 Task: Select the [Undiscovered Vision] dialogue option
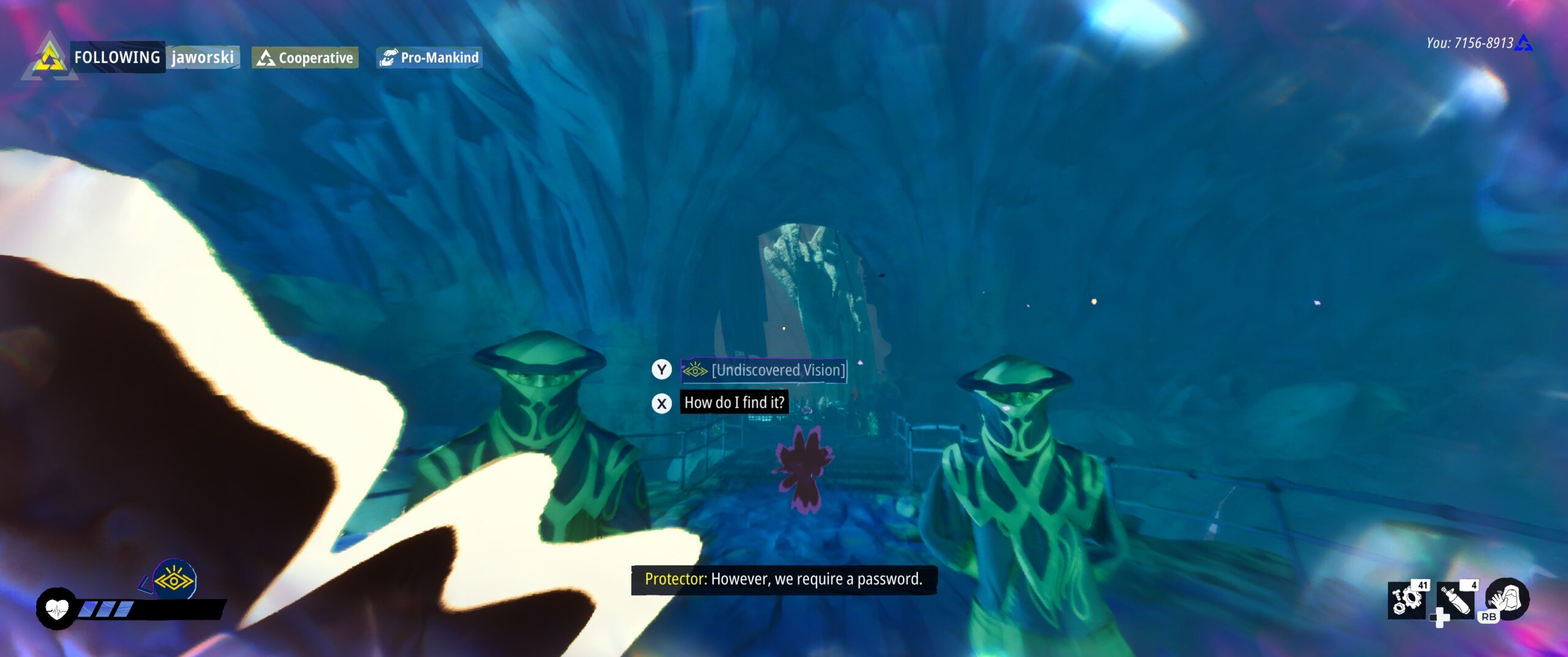pos(764,370)
